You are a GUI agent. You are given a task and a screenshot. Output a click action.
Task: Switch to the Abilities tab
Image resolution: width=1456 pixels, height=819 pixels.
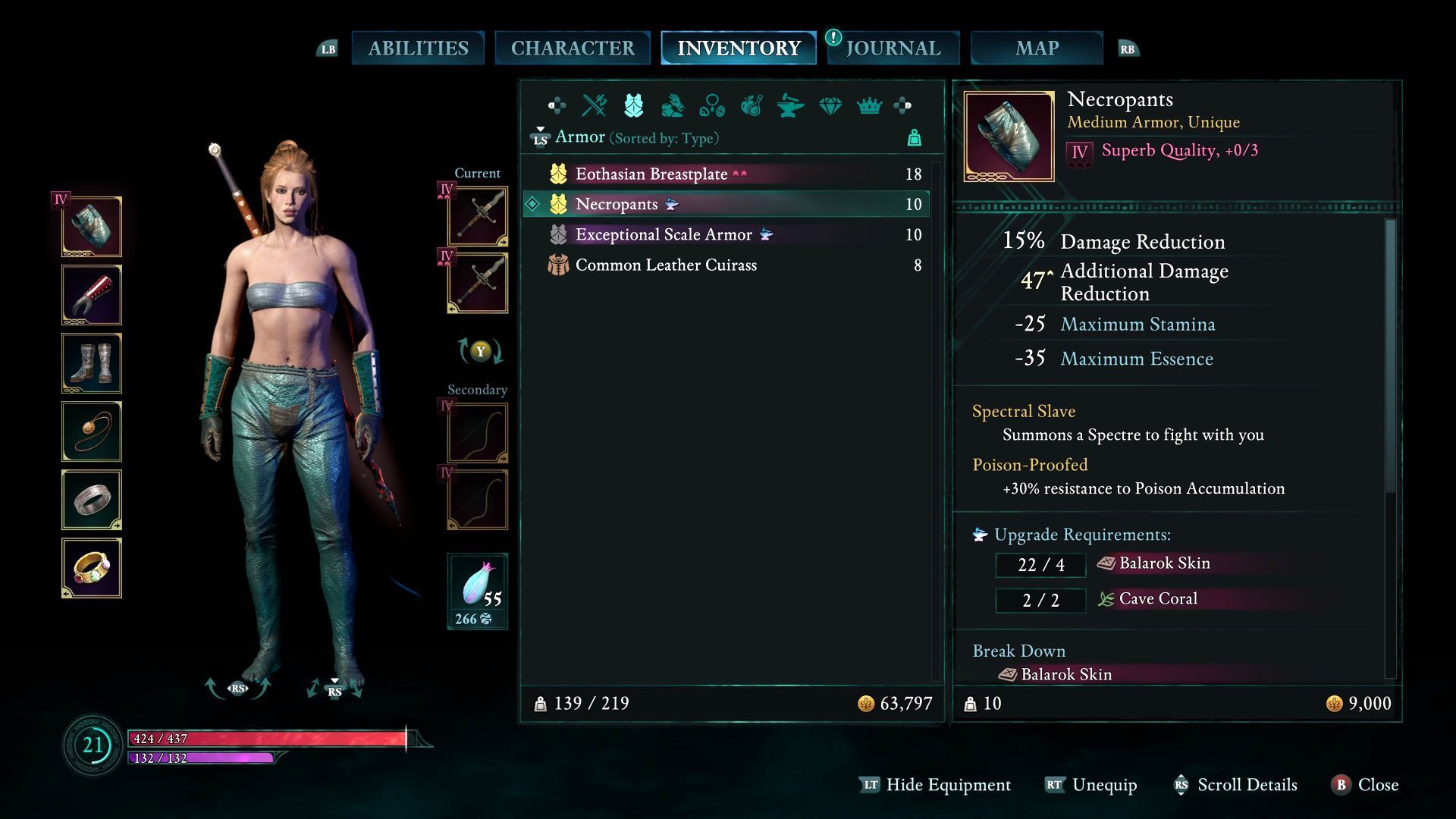[418, 49]
